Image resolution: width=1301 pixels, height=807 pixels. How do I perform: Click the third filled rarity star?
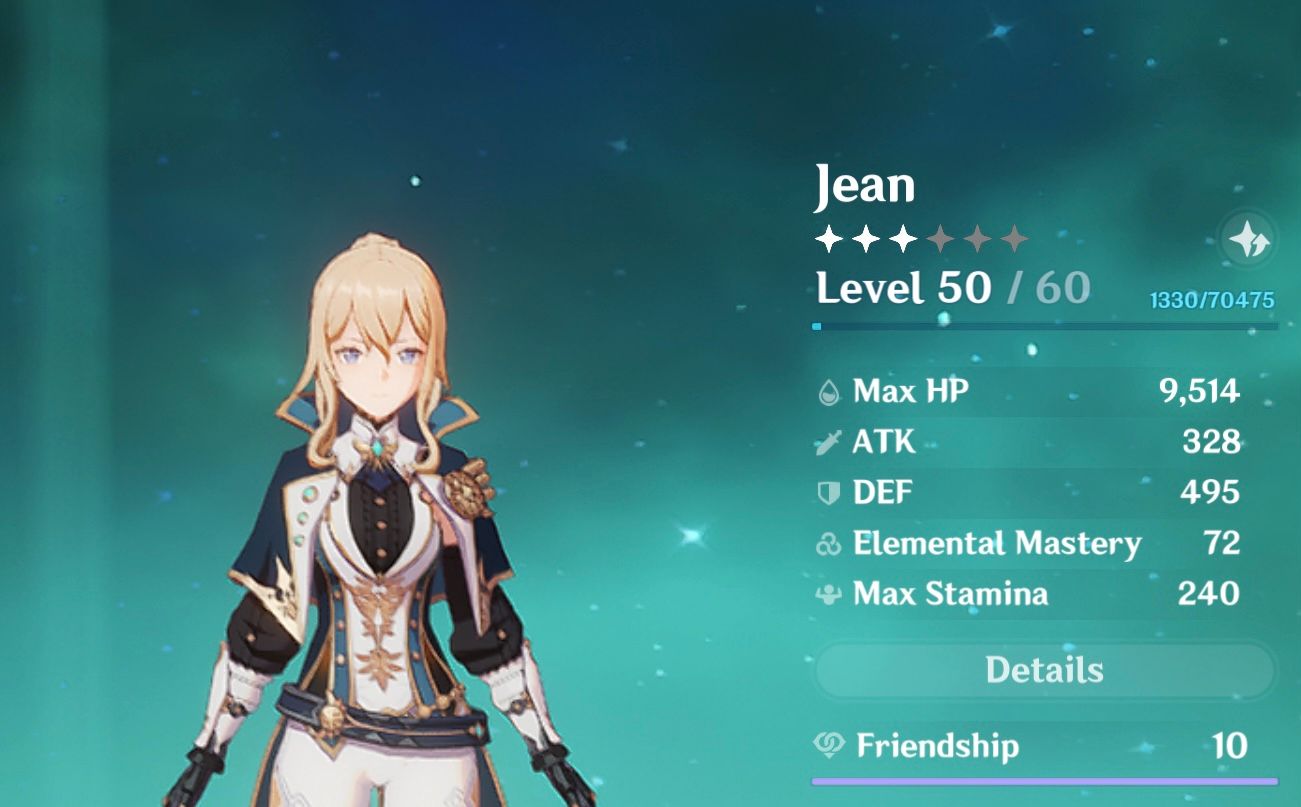(x=903, y=239)
